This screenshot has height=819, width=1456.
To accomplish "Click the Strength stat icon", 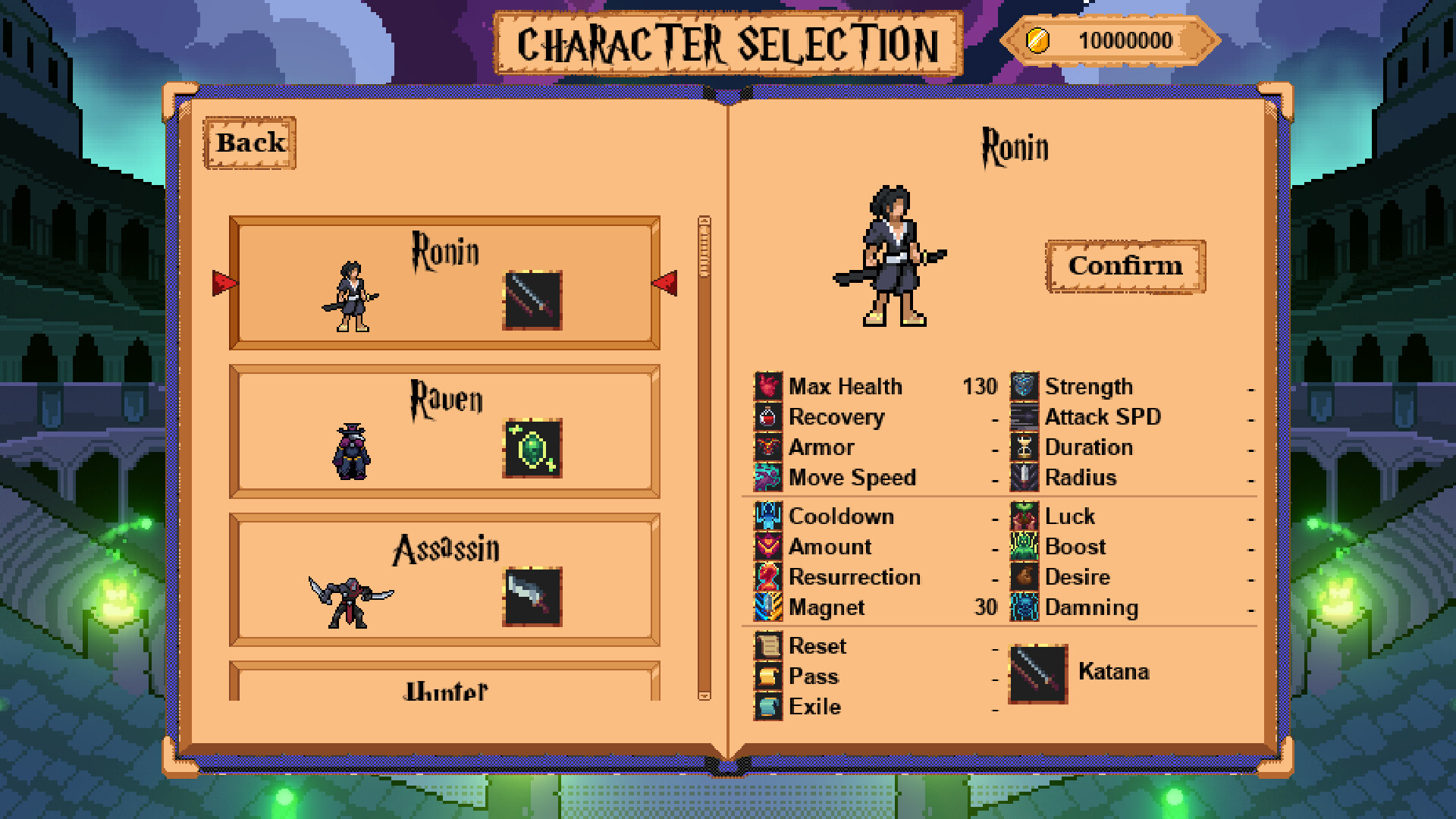I will [x=1024, y=387].
